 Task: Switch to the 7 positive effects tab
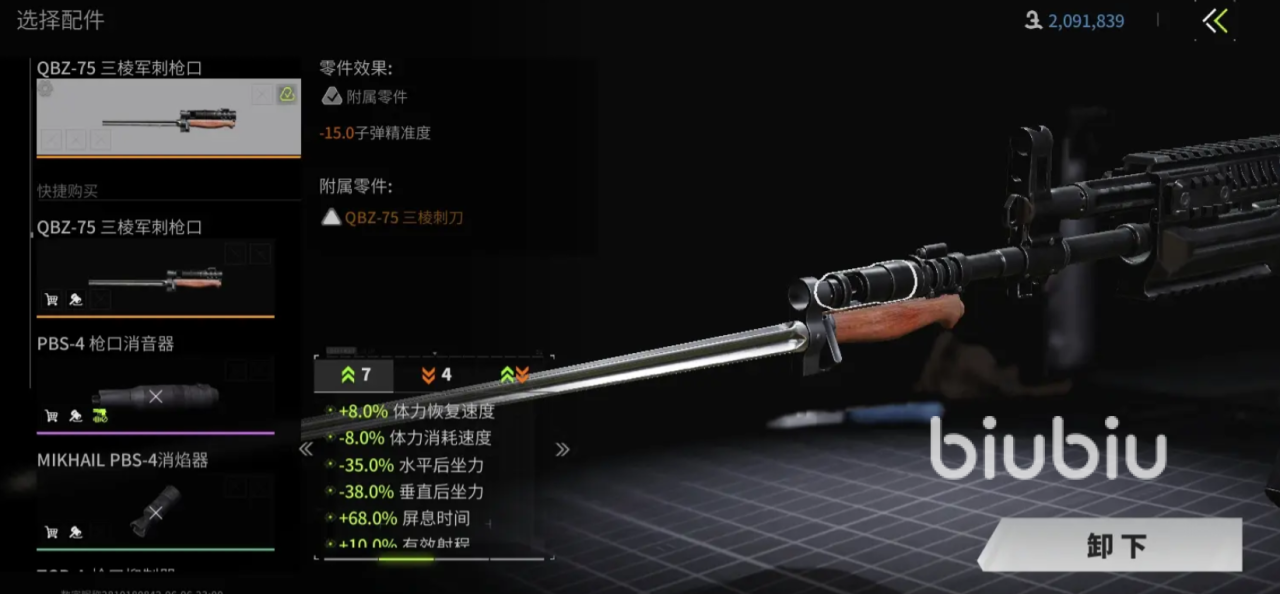coord(355,375)
